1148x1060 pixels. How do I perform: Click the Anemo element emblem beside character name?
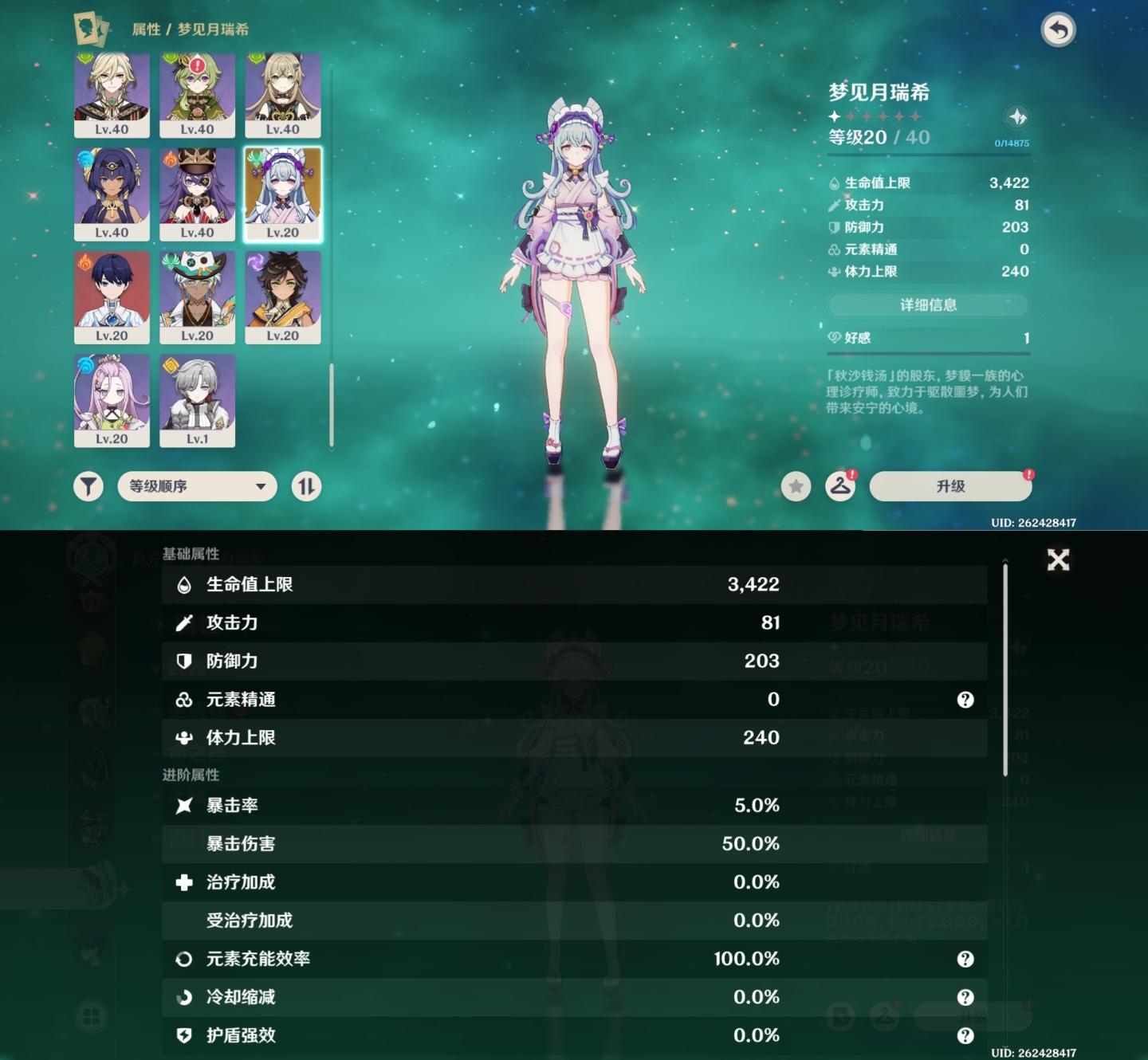tap(1018, 114)
